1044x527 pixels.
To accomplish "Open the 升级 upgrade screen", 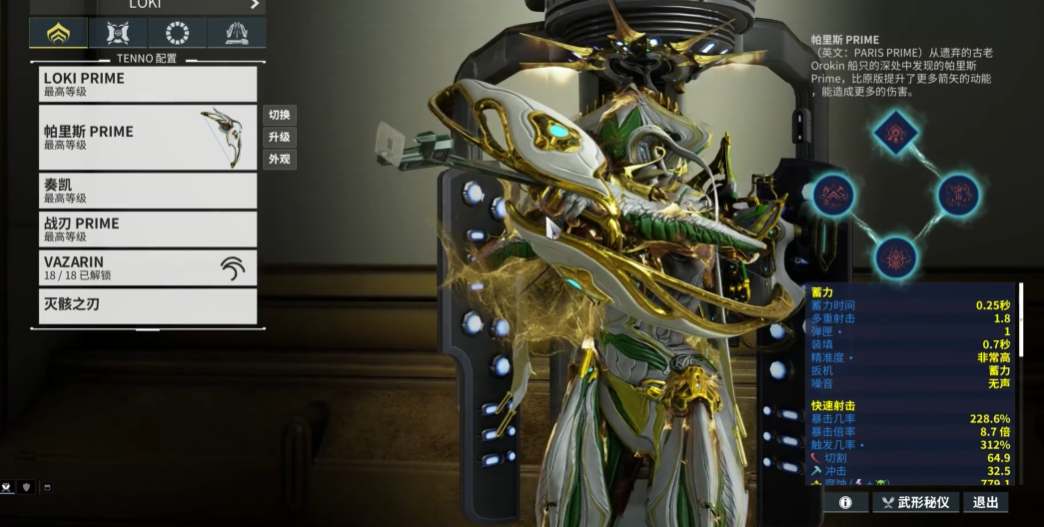I will coord(279,137).
